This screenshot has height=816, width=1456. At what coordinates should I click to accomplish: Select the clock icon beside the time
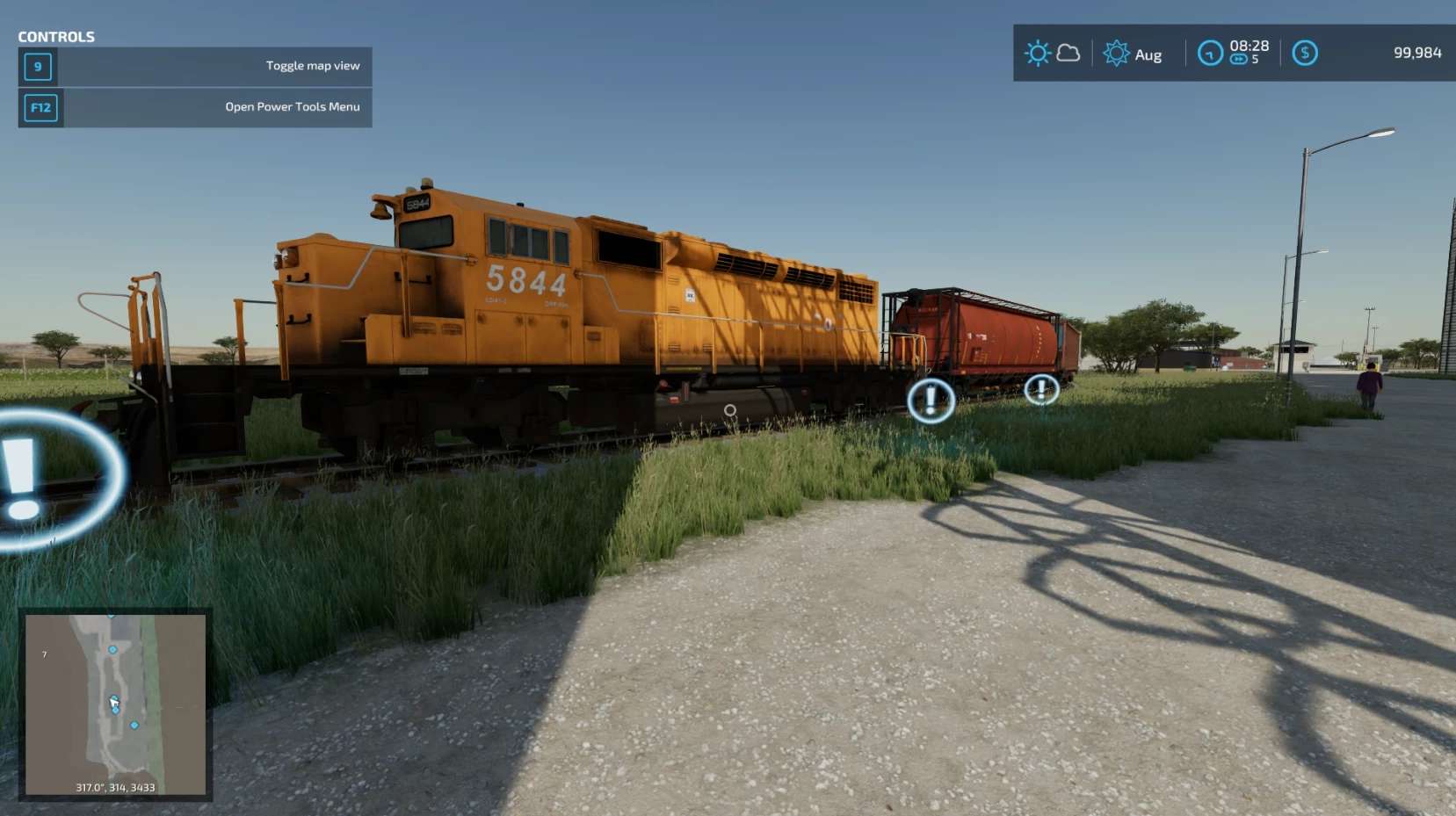coord(1210,54)
